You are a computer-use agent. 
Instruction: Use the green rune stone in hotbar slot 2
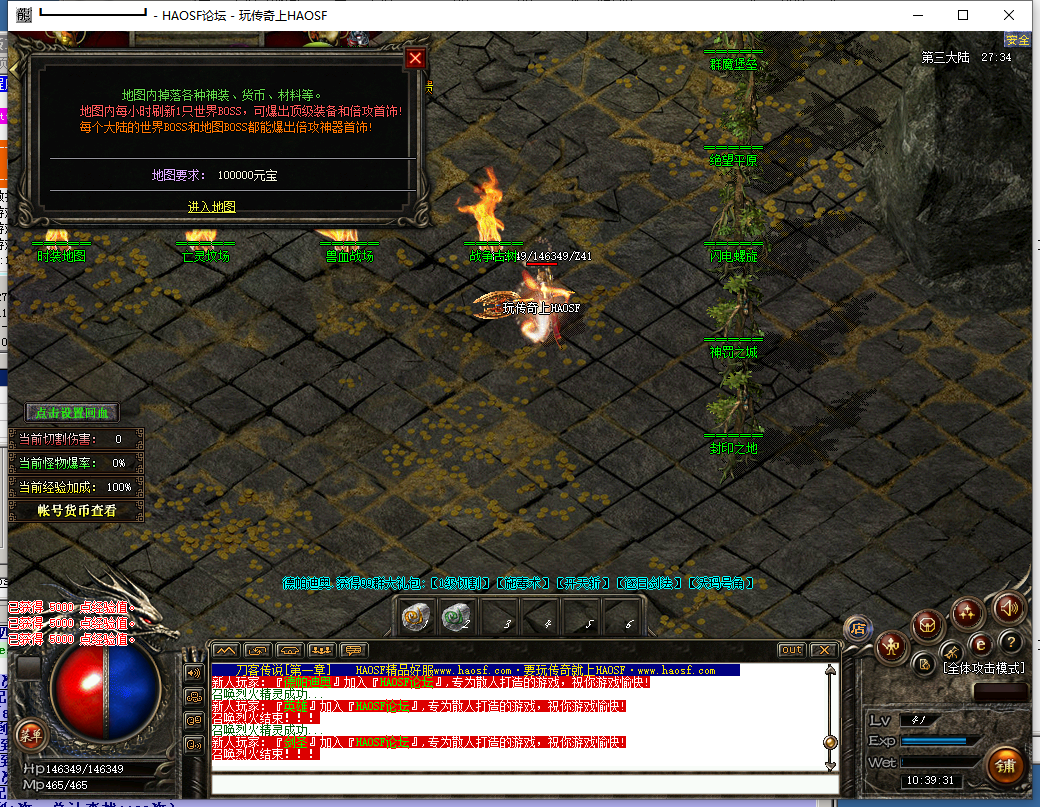click(455, 618)
